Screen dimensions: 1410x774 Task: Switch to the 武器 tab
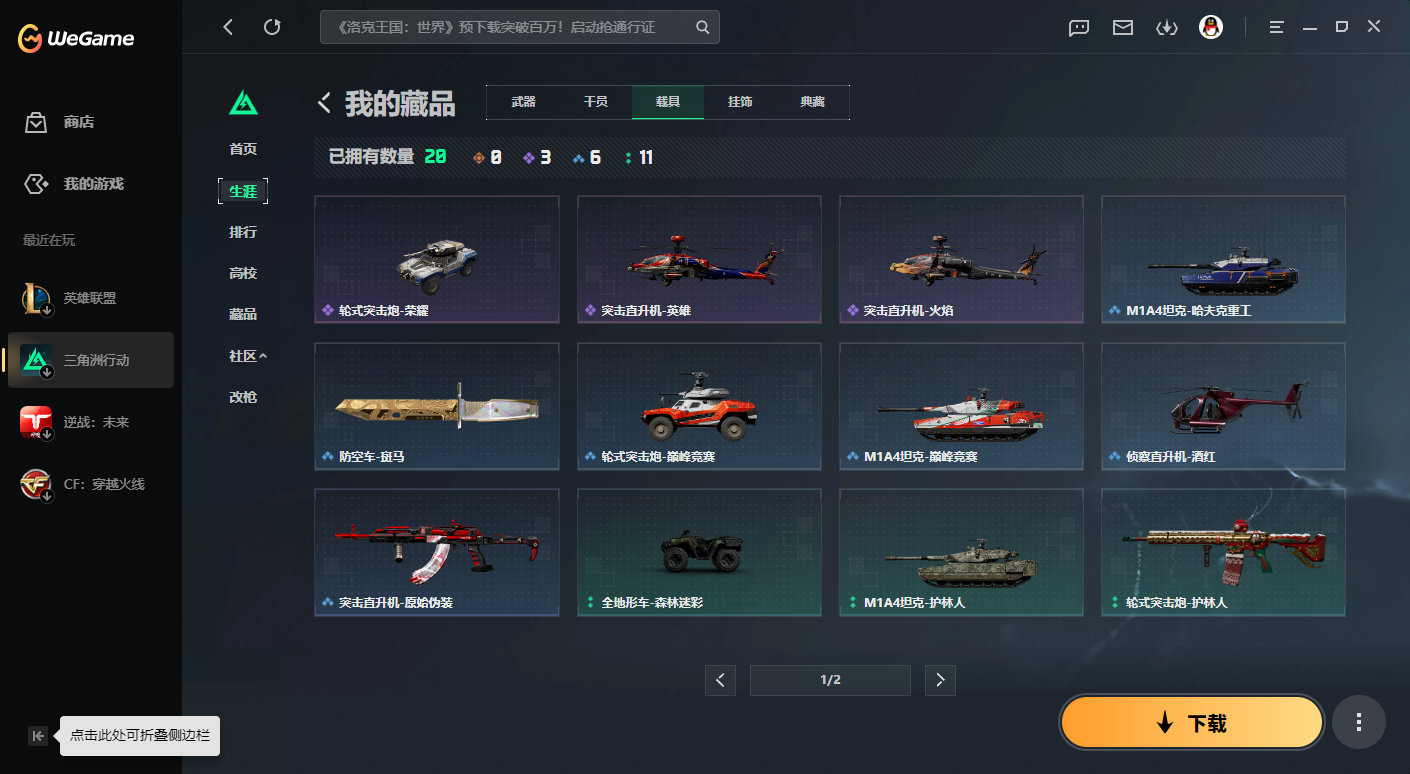point(523,101)
